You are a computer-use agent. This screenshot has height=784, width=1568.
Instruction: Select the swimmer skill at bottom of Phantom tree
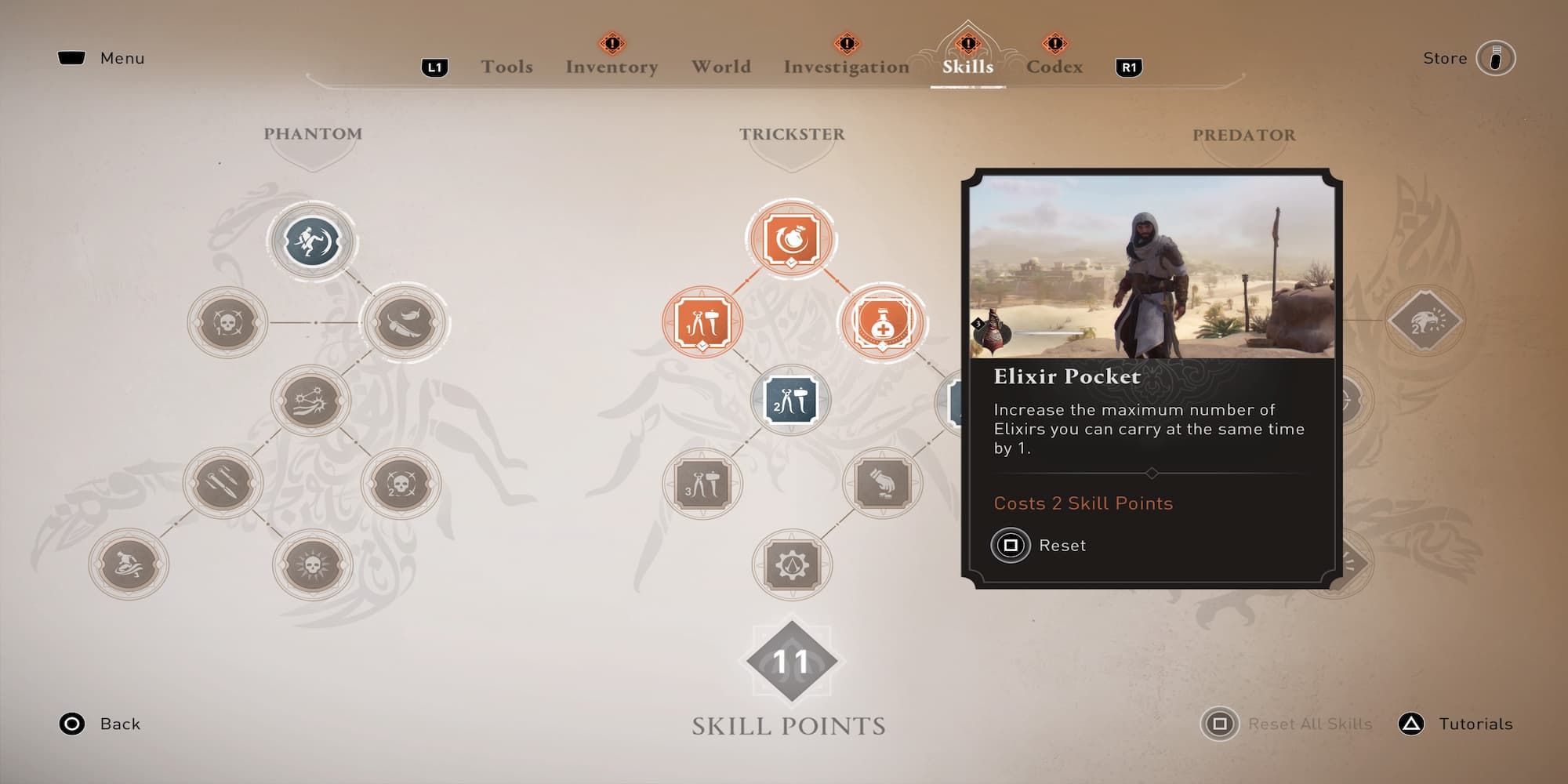[131, 564]
